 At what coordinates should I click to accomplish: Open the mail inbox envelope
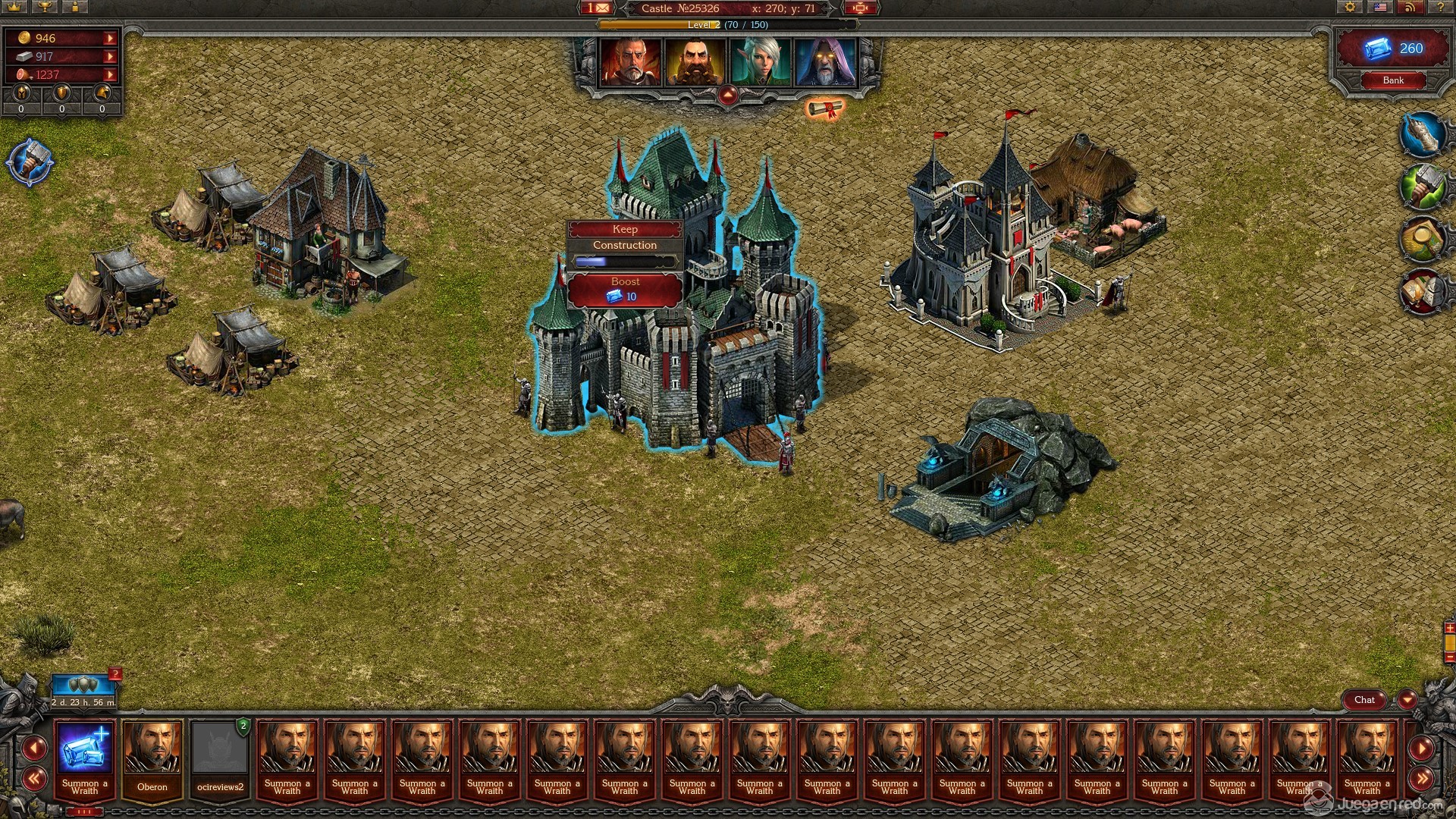tap(598, 8)
